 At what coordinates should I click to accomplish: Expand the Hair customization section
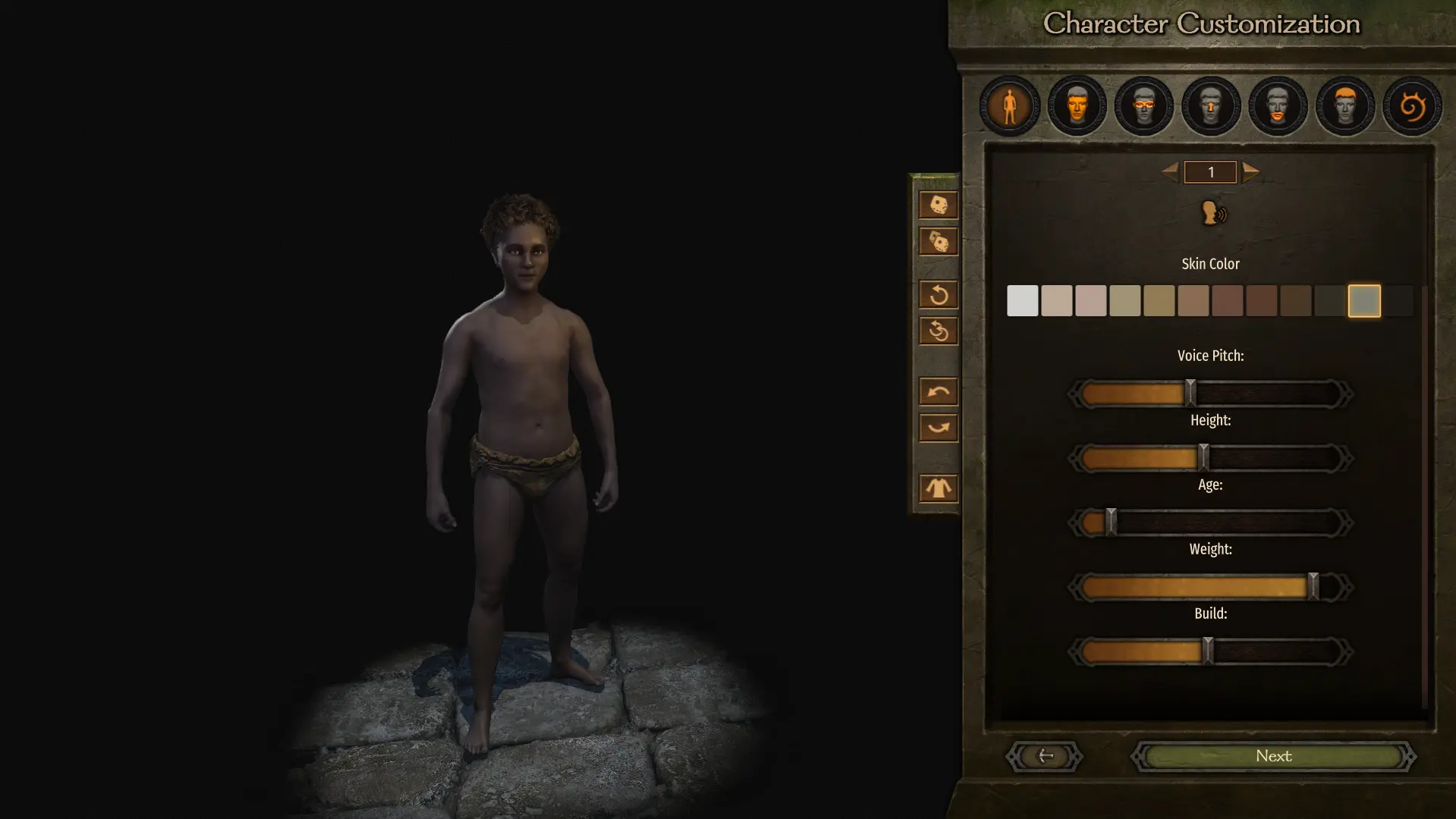1344,106
